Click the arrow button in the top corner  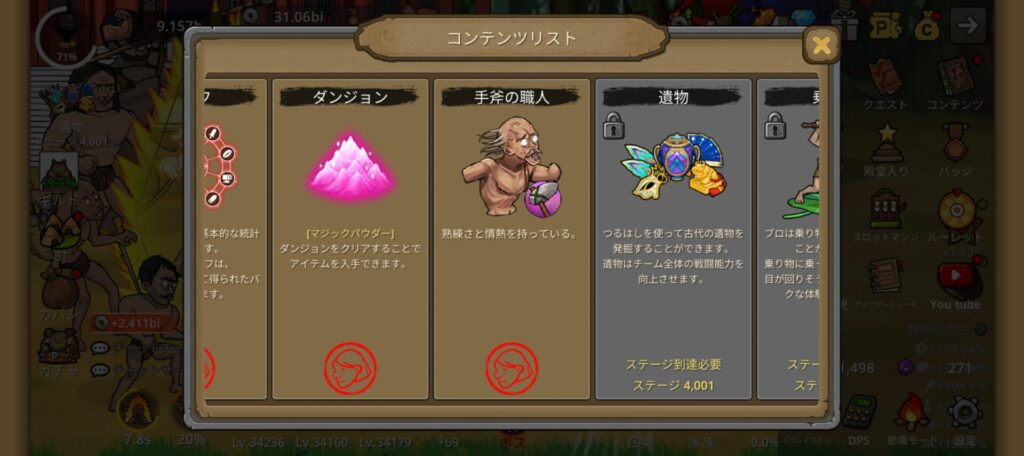click(x=967, y=25)
